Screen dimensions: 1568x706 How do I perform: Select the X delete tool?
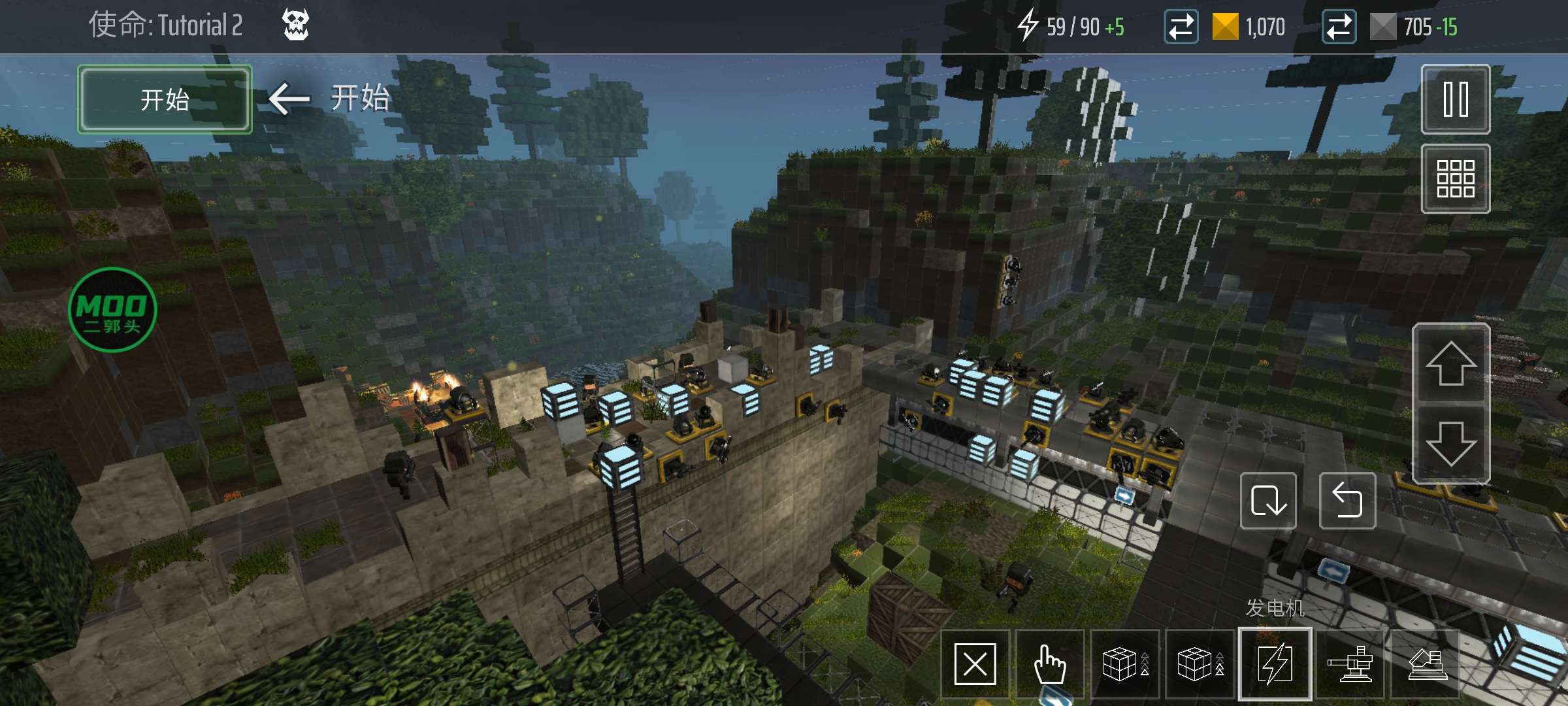(975, 664)
